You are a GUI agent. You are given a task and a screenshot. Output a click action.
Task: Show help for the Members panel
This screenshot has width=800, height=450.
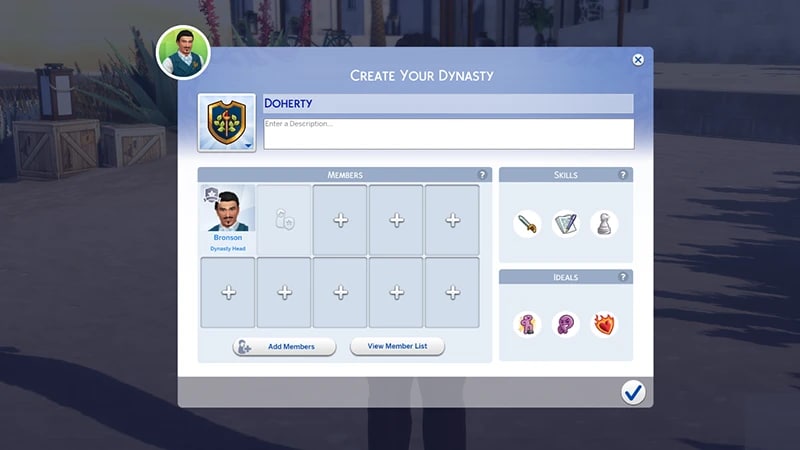click(483, 175)
